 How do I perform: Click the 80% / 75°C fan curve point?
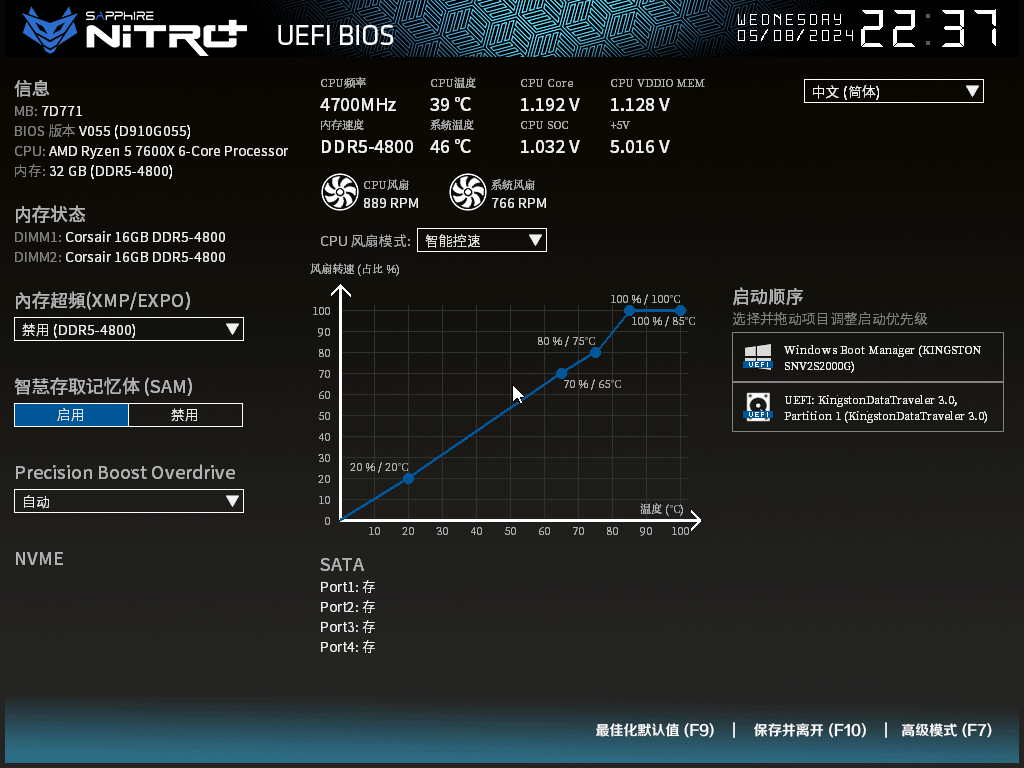(x=595, y=352)
